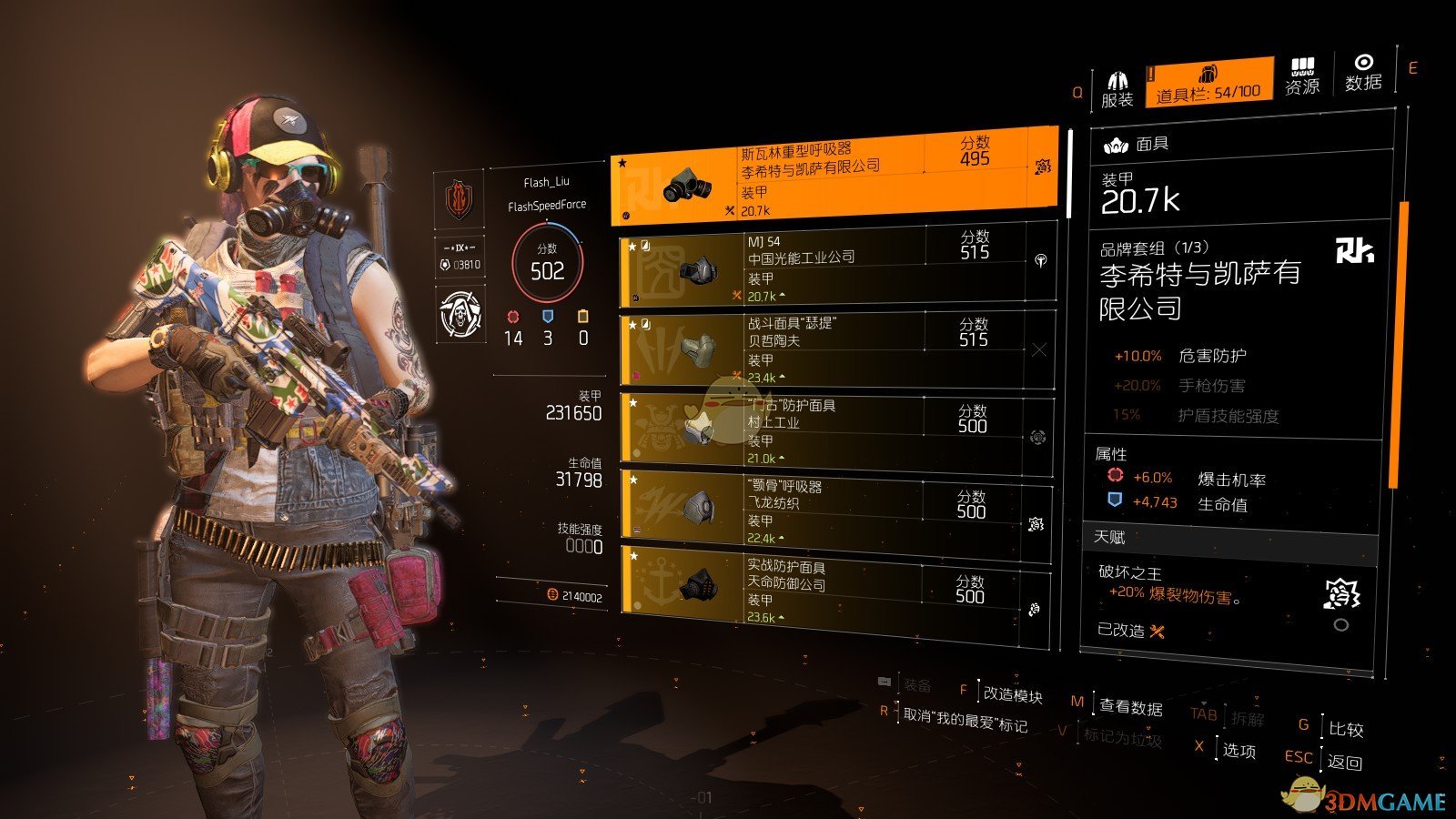Viewport: 1456px width, 819px height.
Task: Select the 斯瓦林重型呼吸器 mask row
Action: [834, 177]
